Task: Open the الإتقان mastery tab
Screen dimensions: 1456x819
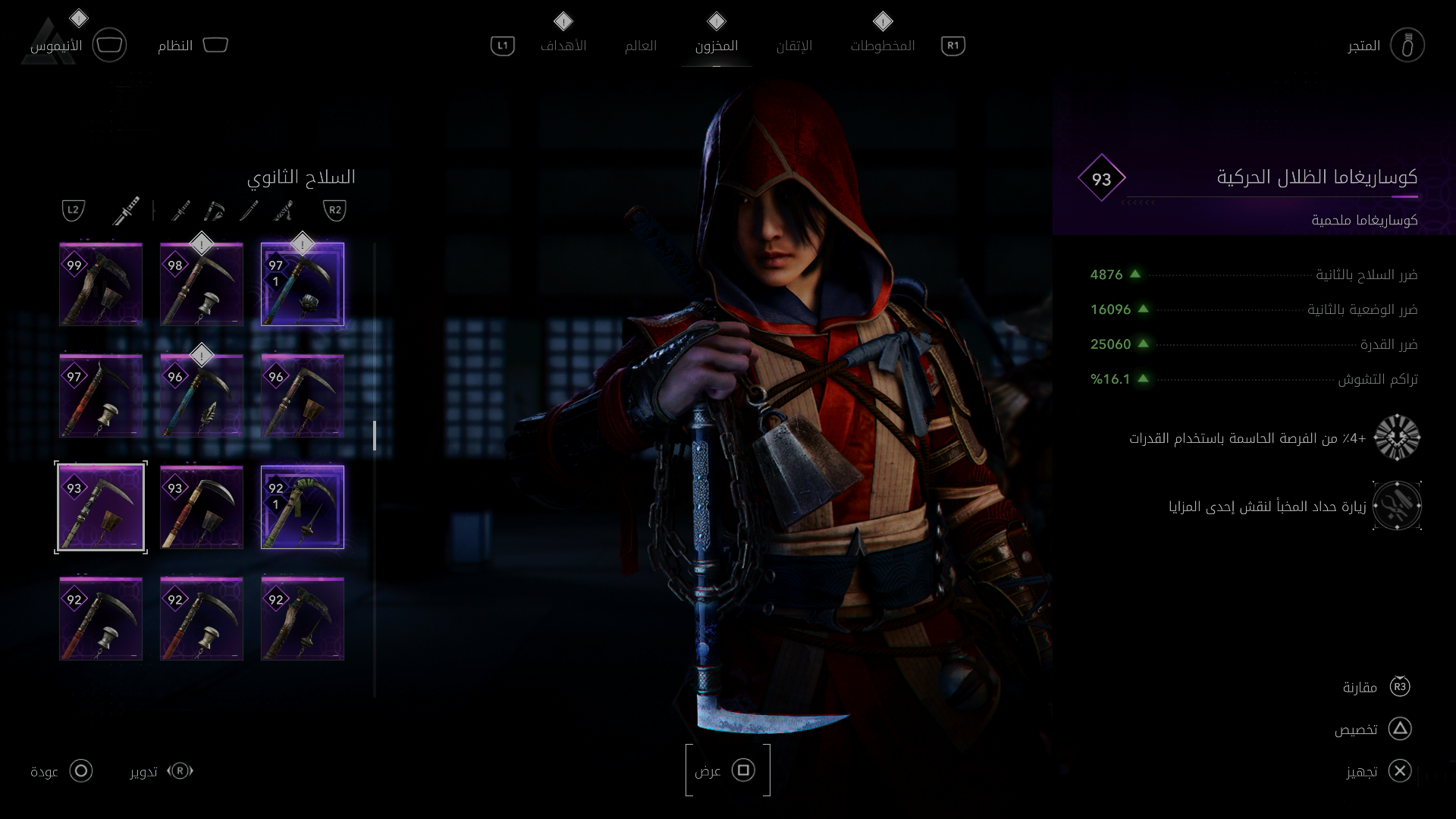Action: click(x=794, y=45)
